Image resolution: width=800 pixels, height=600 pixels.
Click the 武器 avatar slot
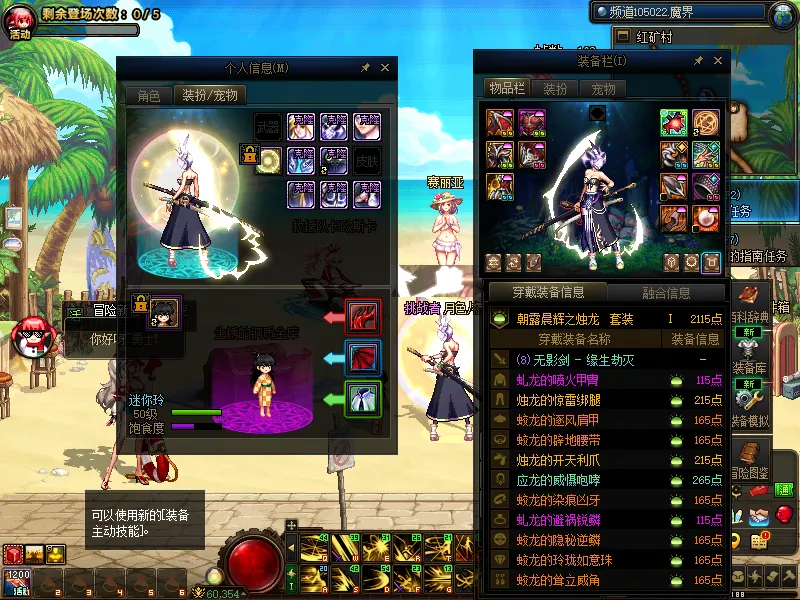tap(267, 127)
